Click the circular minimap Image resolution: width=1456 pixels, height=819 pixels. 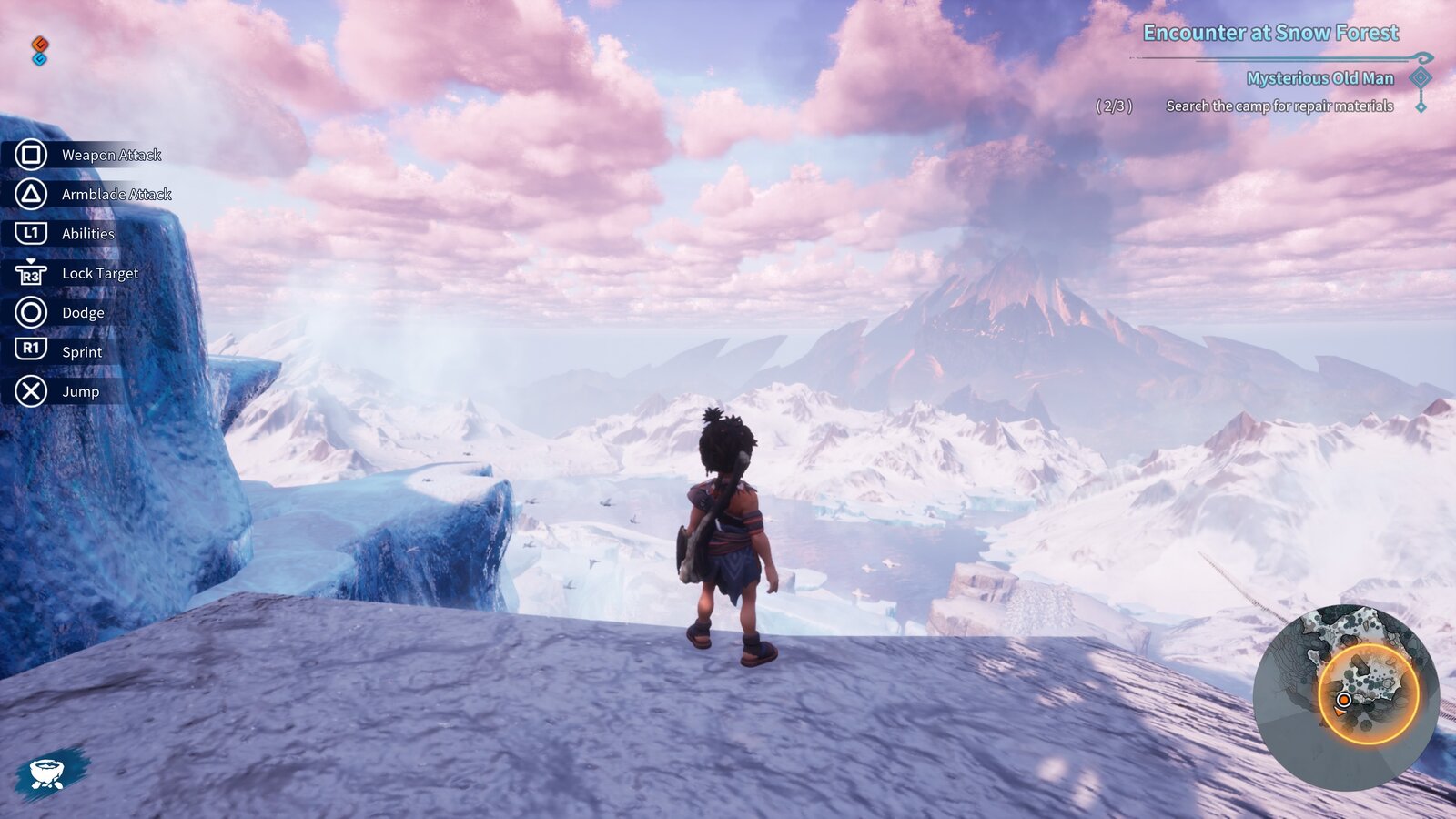[1345, 696]
